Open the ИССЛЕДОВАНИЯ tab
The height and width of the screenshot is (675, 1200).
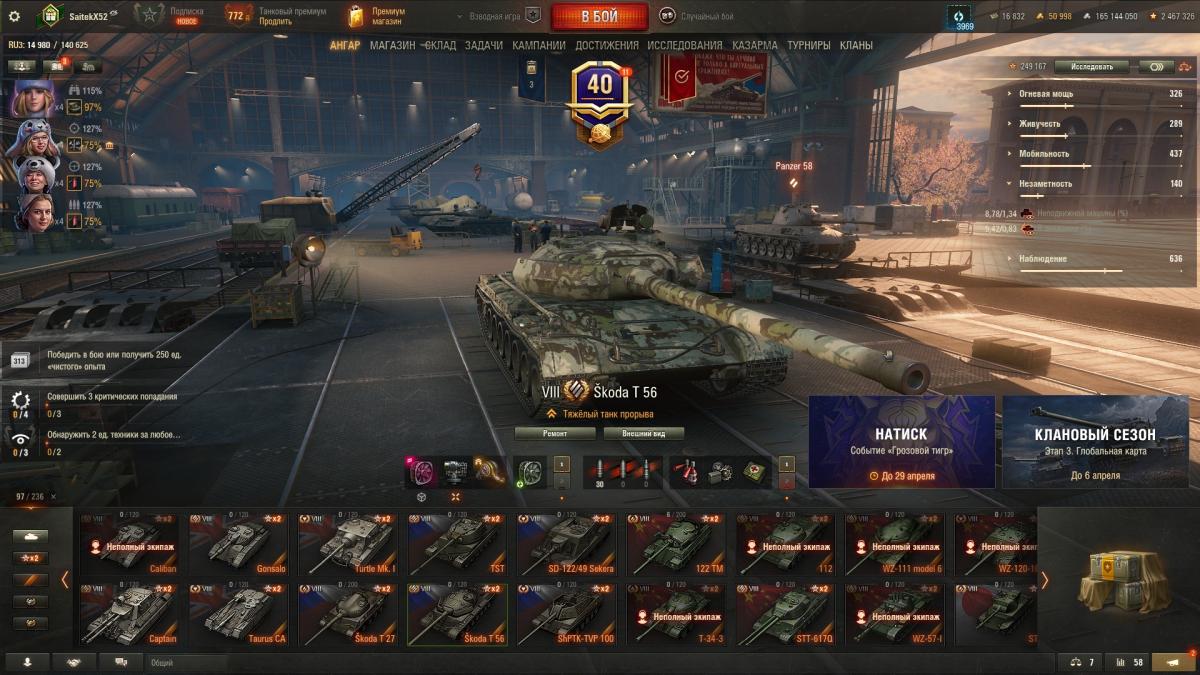[684, 45]
